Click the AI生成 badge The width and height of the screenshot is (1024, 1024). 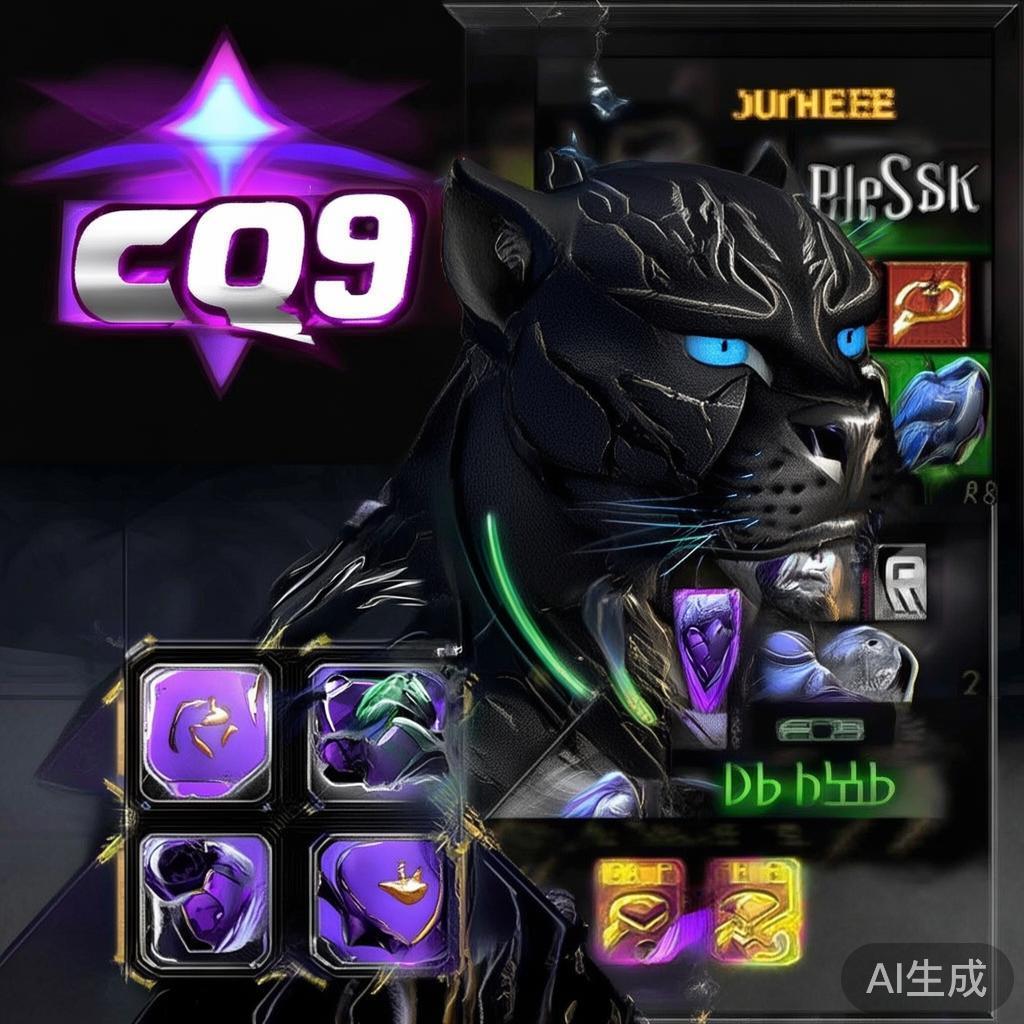(926, 977)
